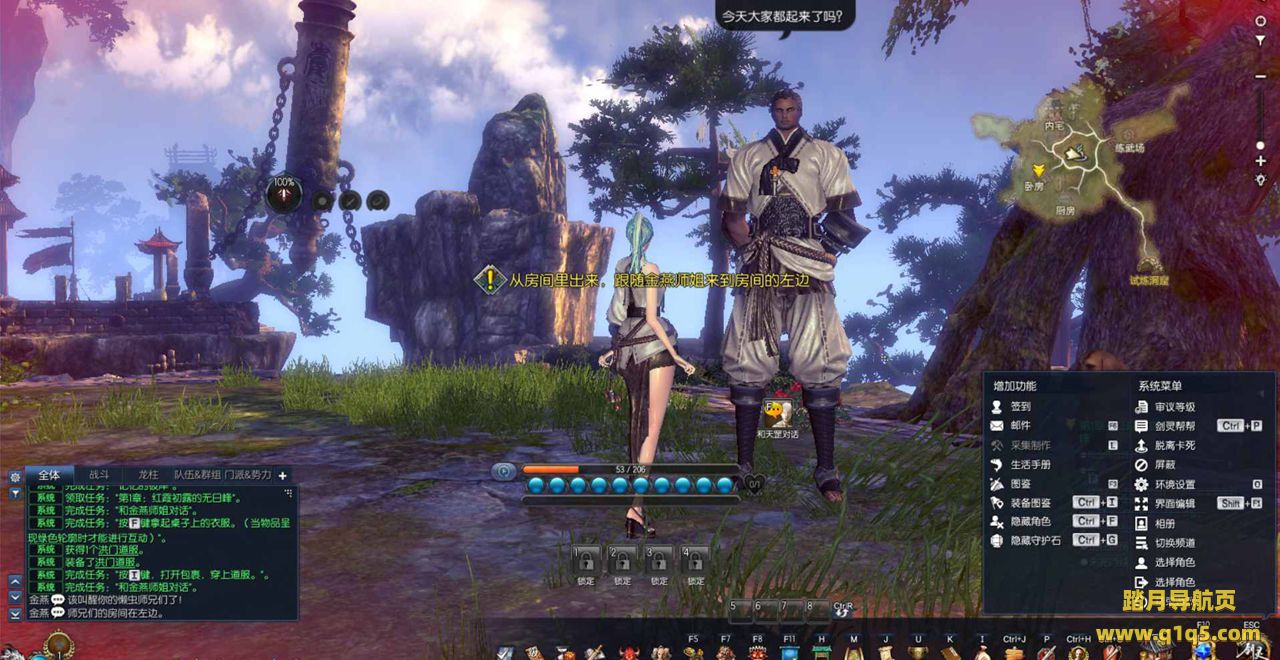Image resolution: width=1280 pixels, height=660 pixels.
Task: Open 环境设置 settings from system menu
Action: [x=1174, y=484]
